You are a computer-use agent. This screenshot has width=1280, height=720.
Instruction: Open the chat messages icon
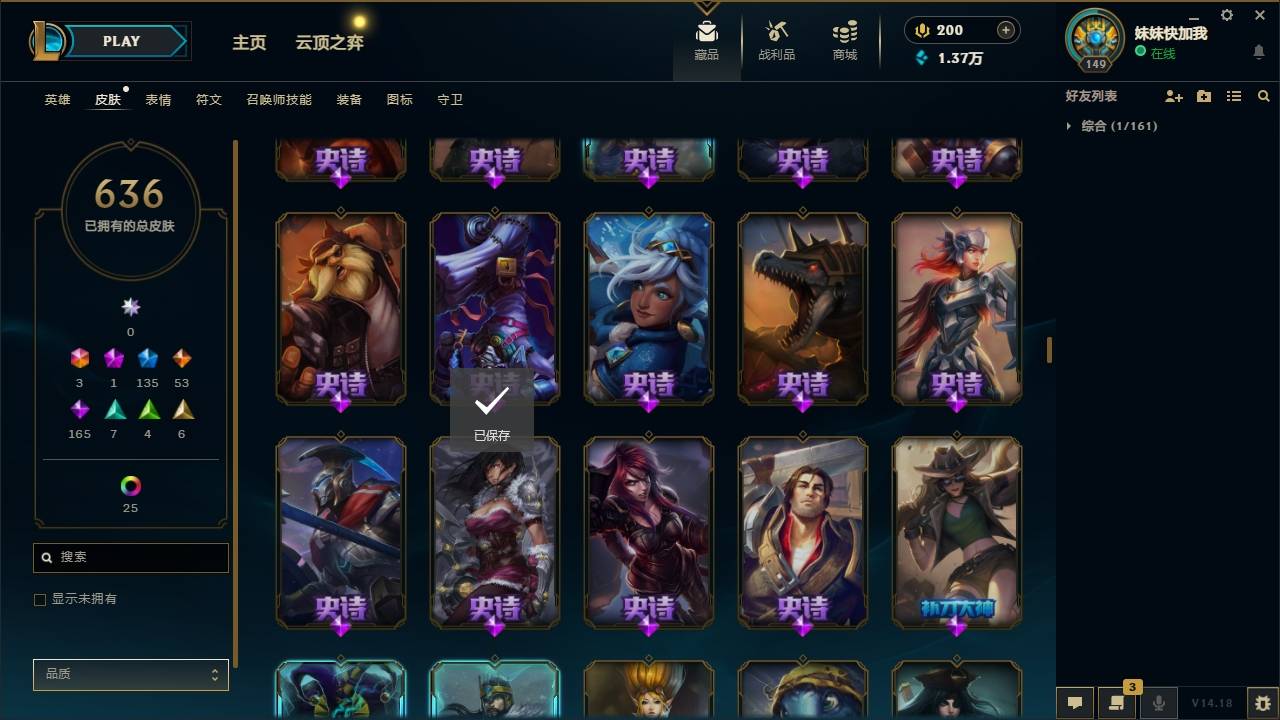(x=1075, y=703)
